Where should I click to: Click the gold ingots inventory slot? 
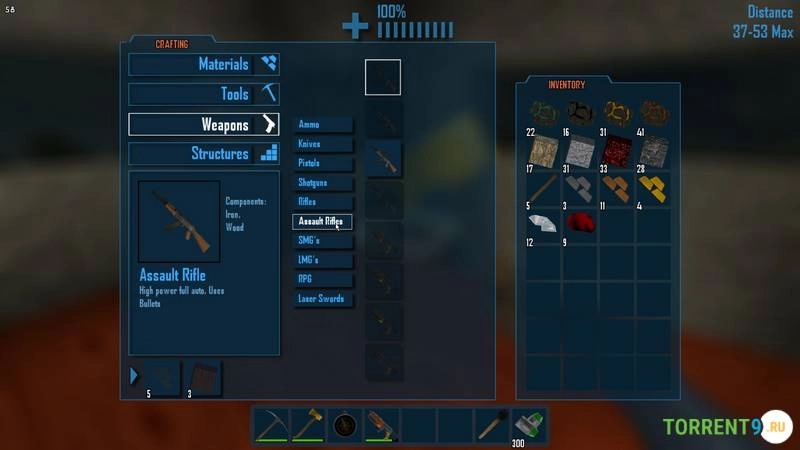[x=653, y=187]
